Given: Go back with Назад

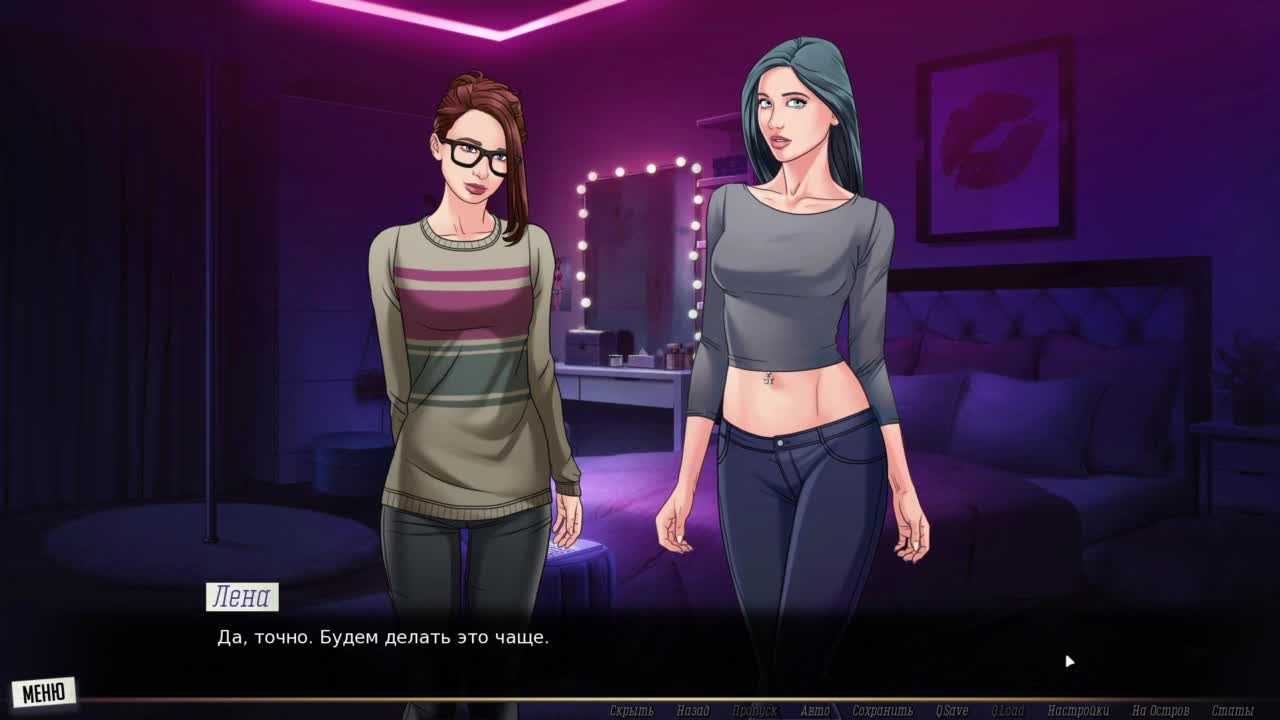Looking at the screenshot, I should pos(692,711).
